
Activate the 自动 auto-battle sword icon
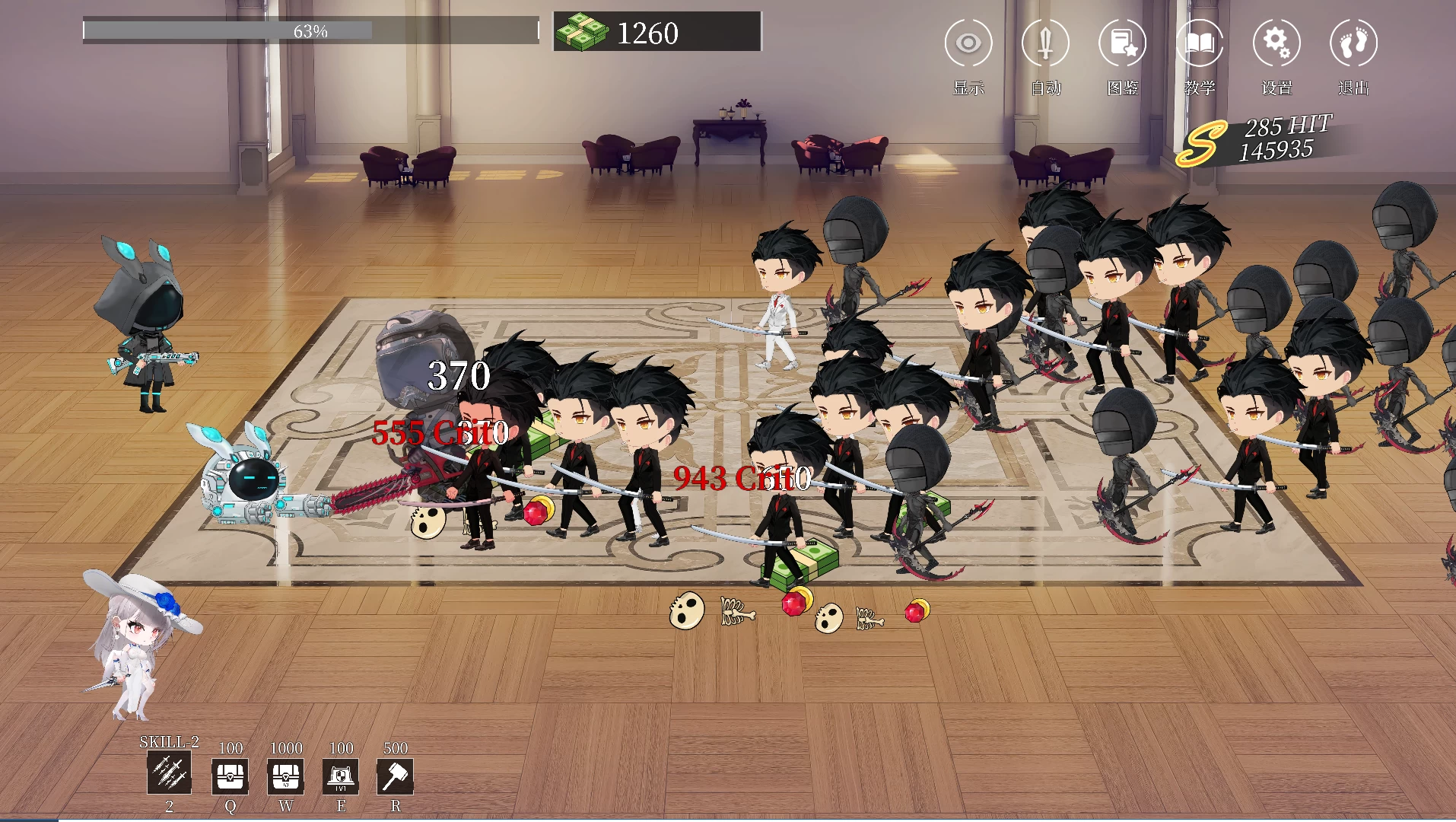[x=1044, y=43]
